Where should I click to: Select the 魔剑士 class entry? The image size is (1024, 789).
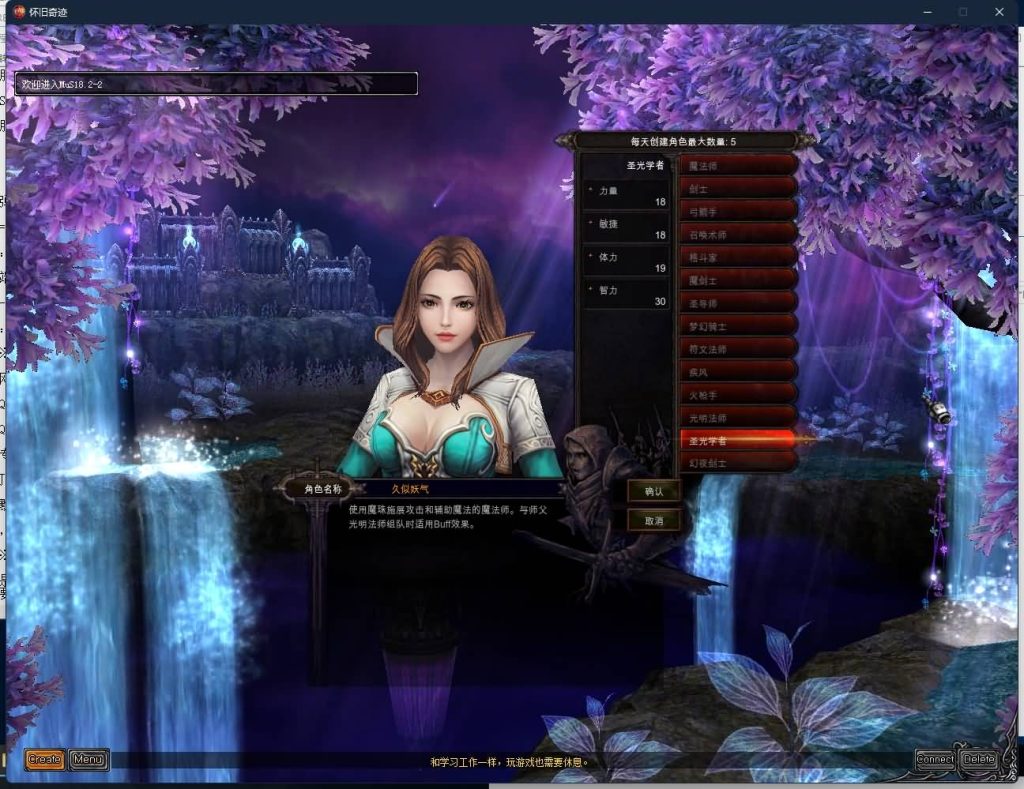point(738,280)
